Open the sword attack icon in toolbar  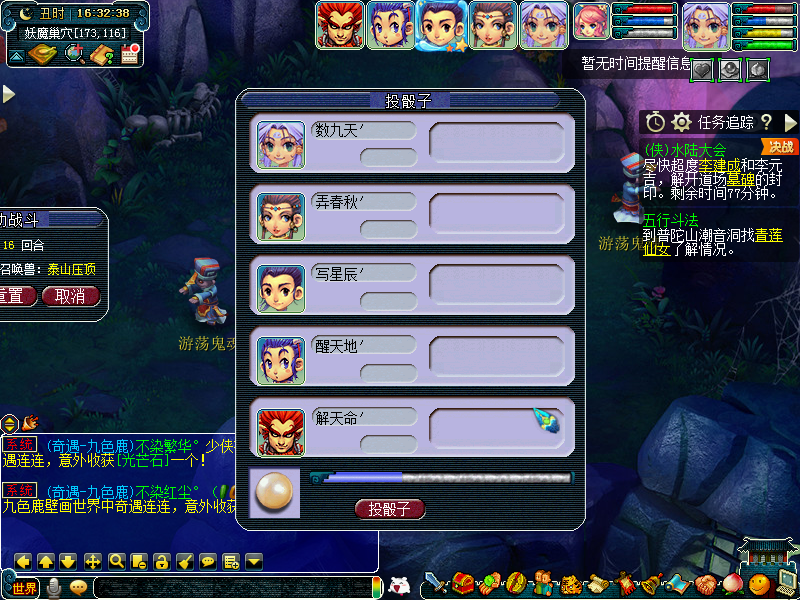(435, 583)
